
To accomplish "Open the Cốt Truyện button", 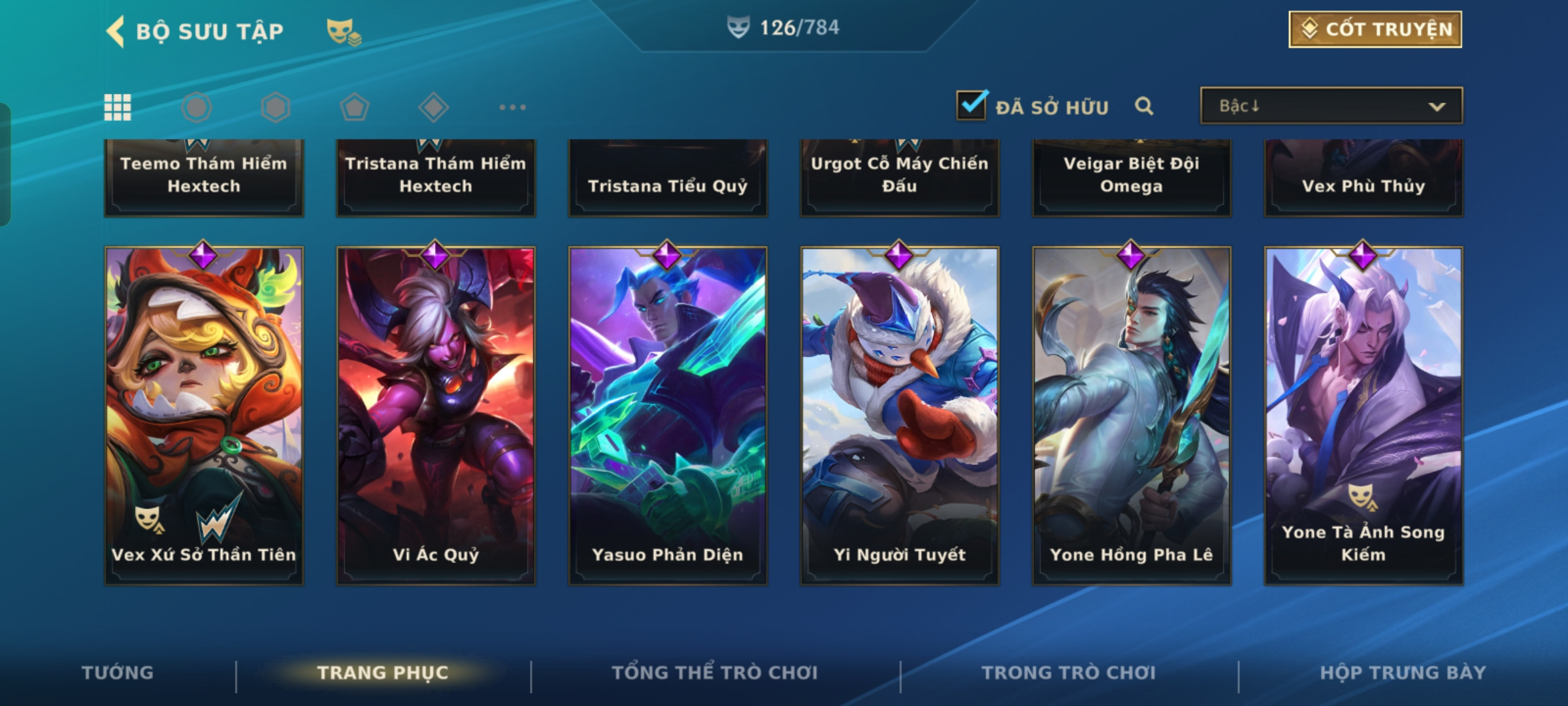I will point(1375,29).
